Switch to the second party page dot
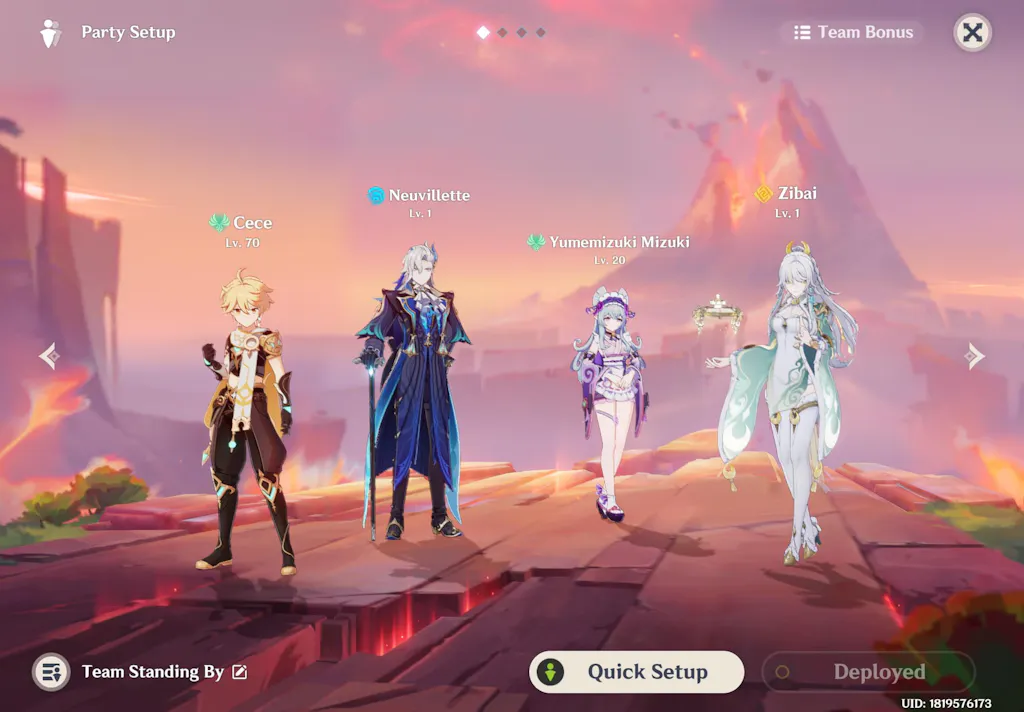Image resolution: width=1024 pixels, height=712 pixels. tap(503, 33)
